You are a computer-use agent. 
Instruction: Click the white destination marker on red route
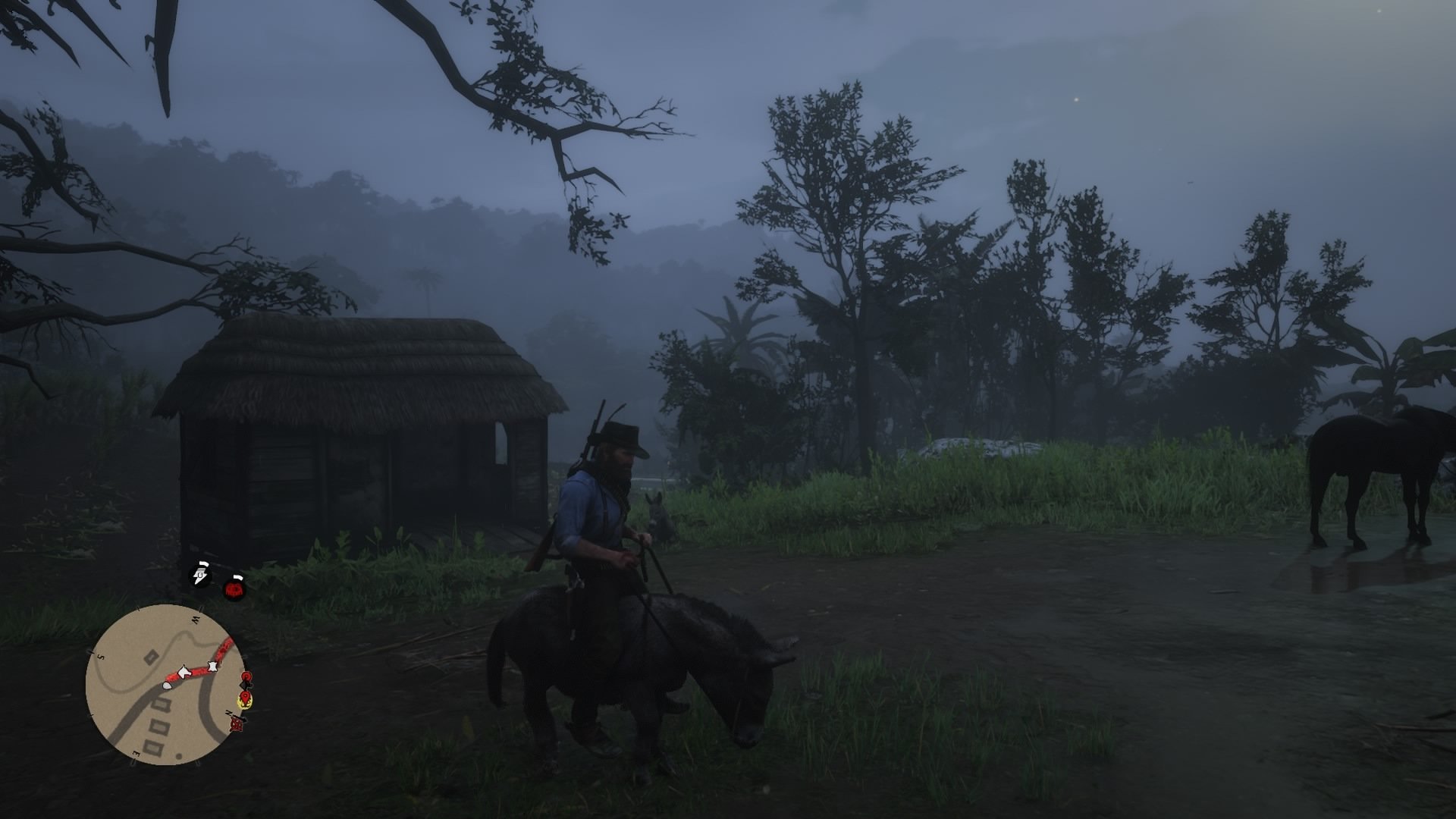coord(212,665)
